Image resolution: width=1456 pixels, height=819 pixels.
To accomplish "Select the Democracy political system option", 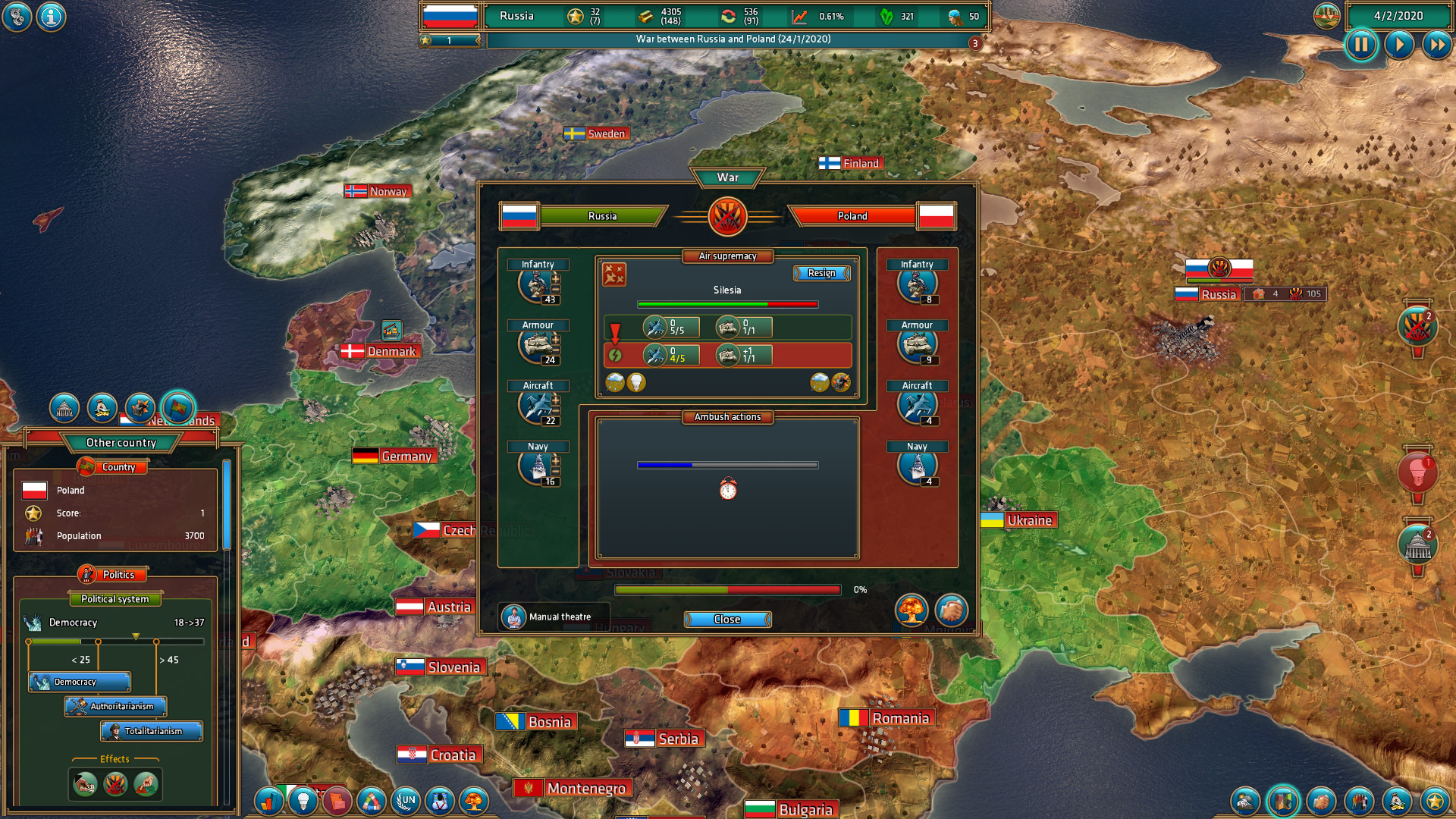I will 79,682.
